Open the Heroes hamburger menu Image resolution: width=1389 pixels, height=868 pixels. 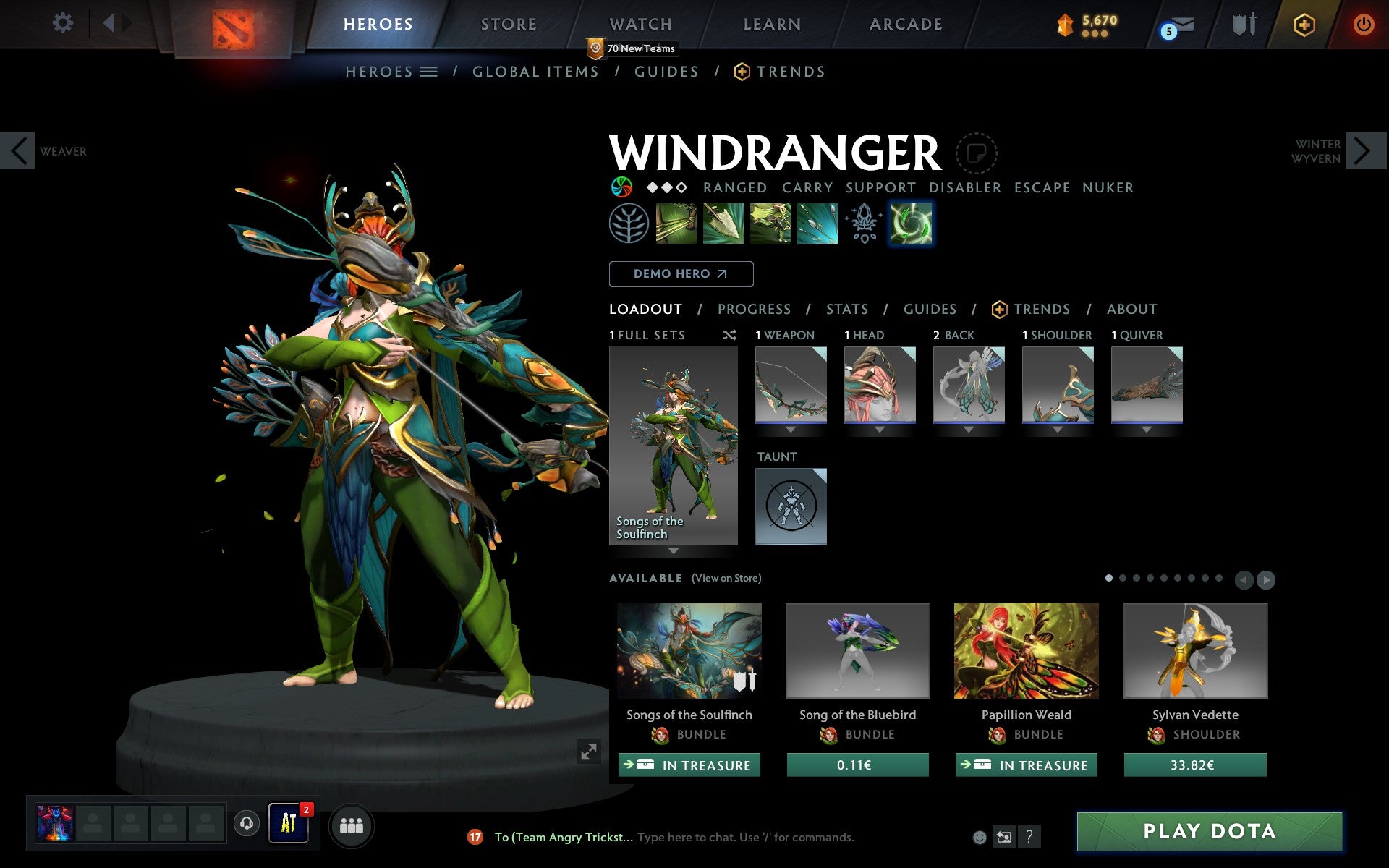pos(429,71)
